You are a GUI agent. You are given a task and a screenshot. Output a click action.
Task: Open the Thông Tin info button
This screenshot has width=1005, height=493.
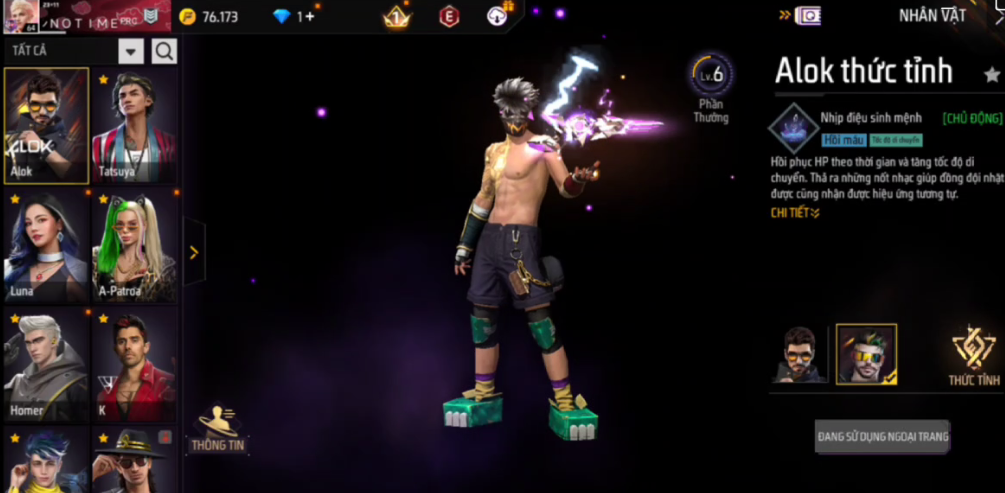point(218,429)
